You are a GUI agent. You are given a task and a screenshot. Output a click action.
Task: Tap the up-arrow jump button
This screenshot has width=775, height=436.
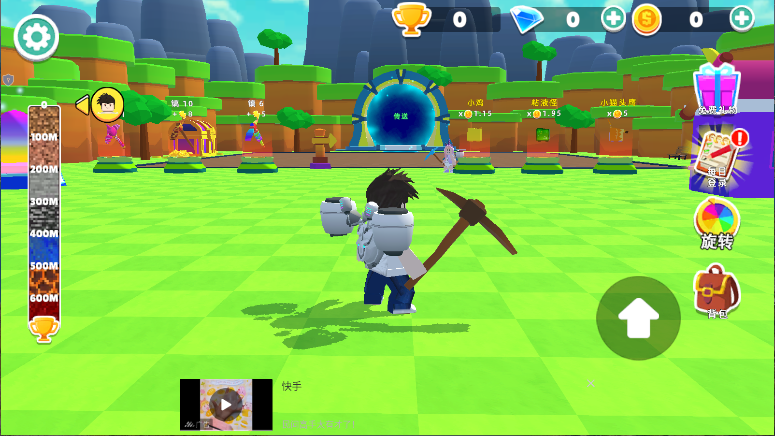(638, 318)
